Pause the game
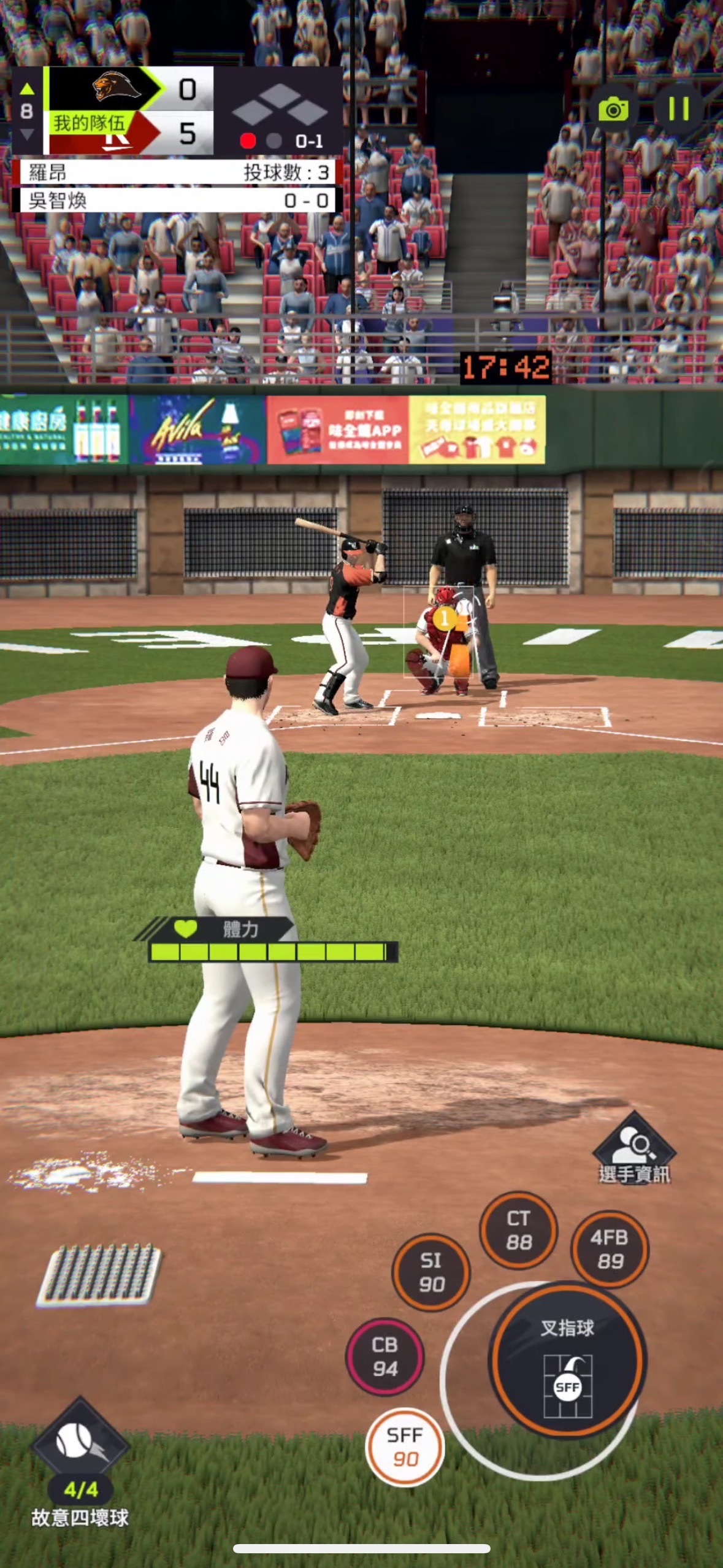 tap(678, 109)
